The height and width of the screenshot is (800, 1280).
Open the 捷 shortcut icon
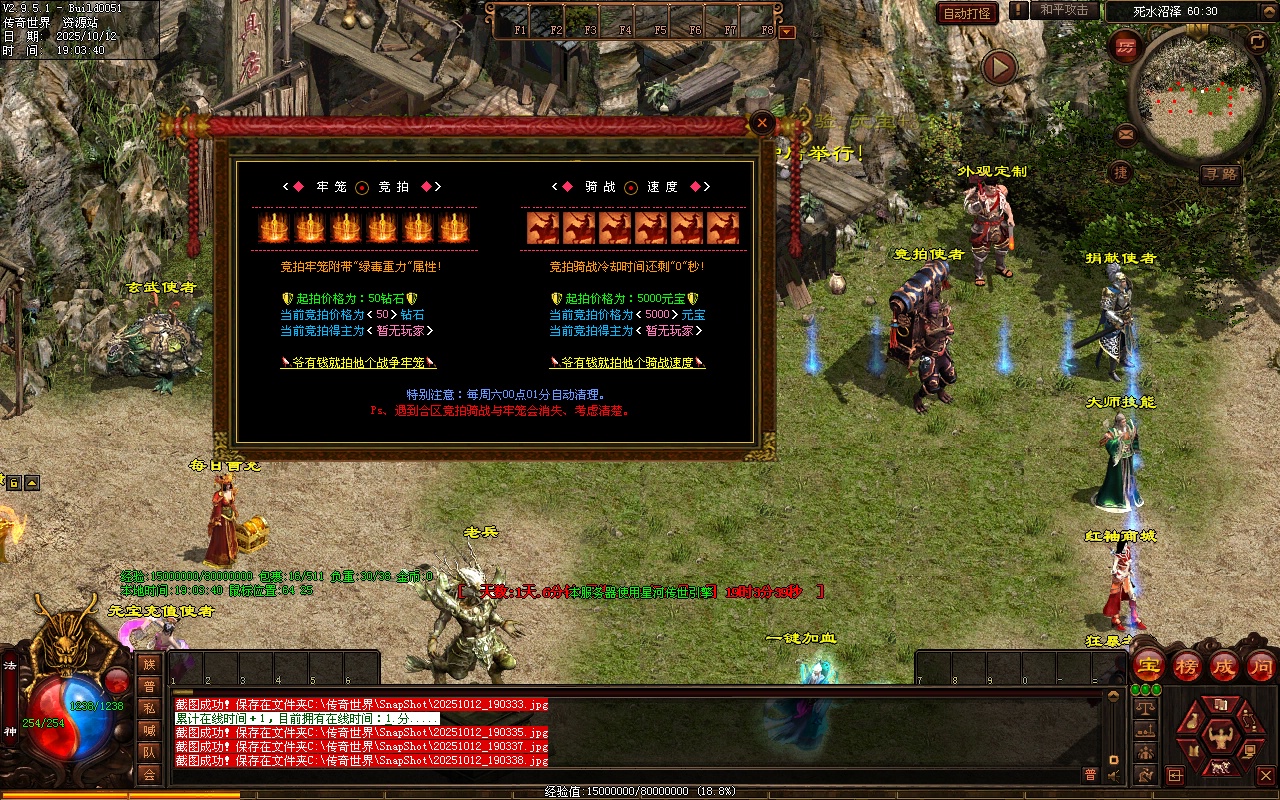click(1121, 172)
